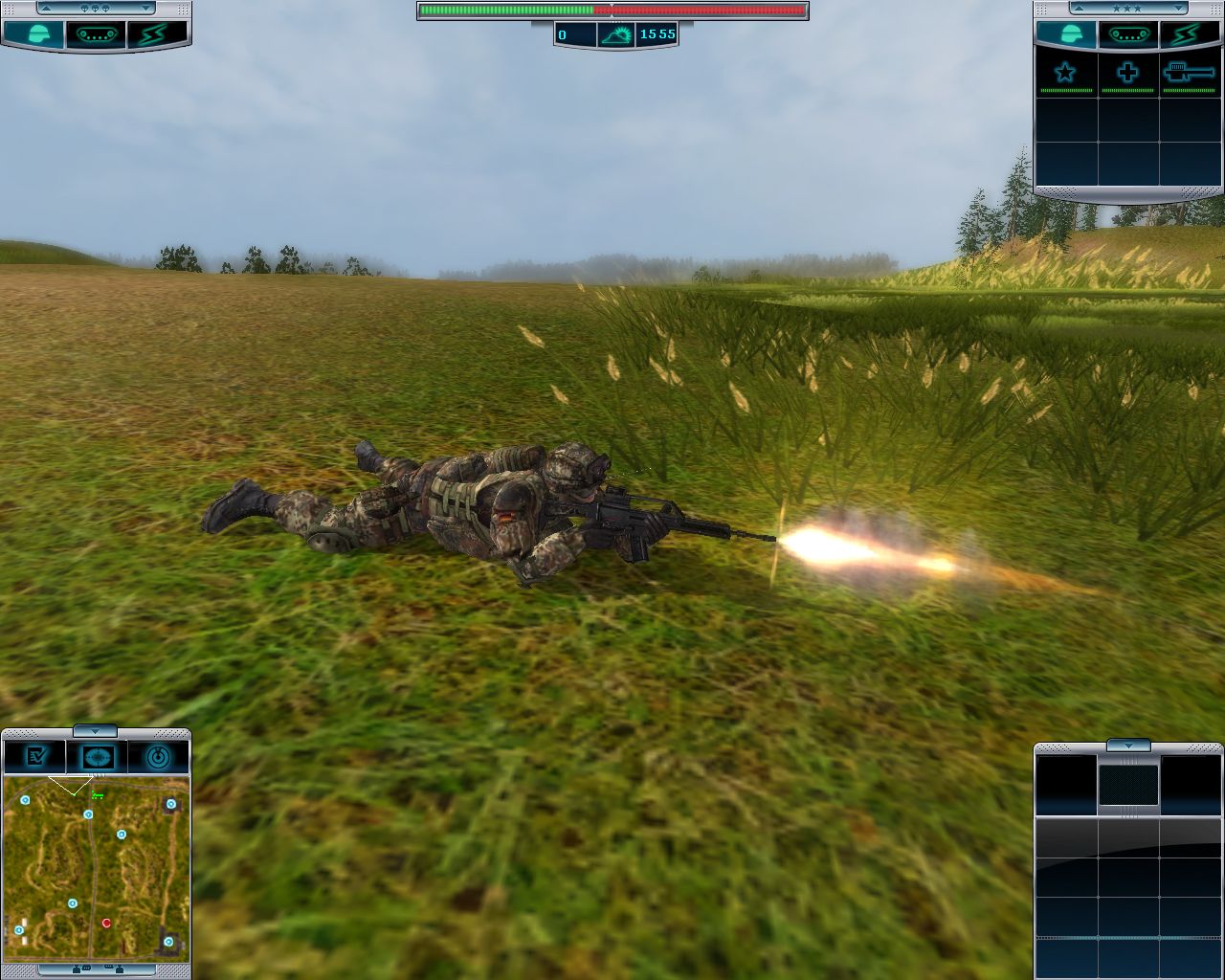
Task: Select the lightning bolt tab in the three-star panel
Action: pos(1189,35)
